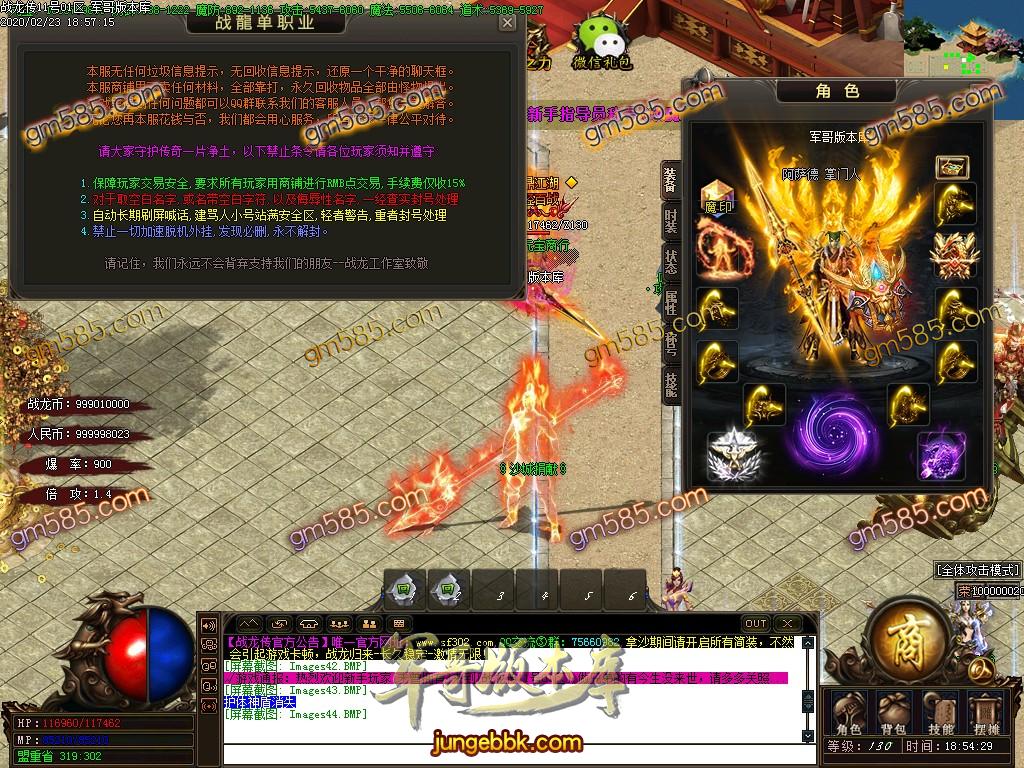The height and width of the screenshot is (768, 1024).
Task: Open the treasure chest icon in the character panel
Action: [x=952, y=167]
